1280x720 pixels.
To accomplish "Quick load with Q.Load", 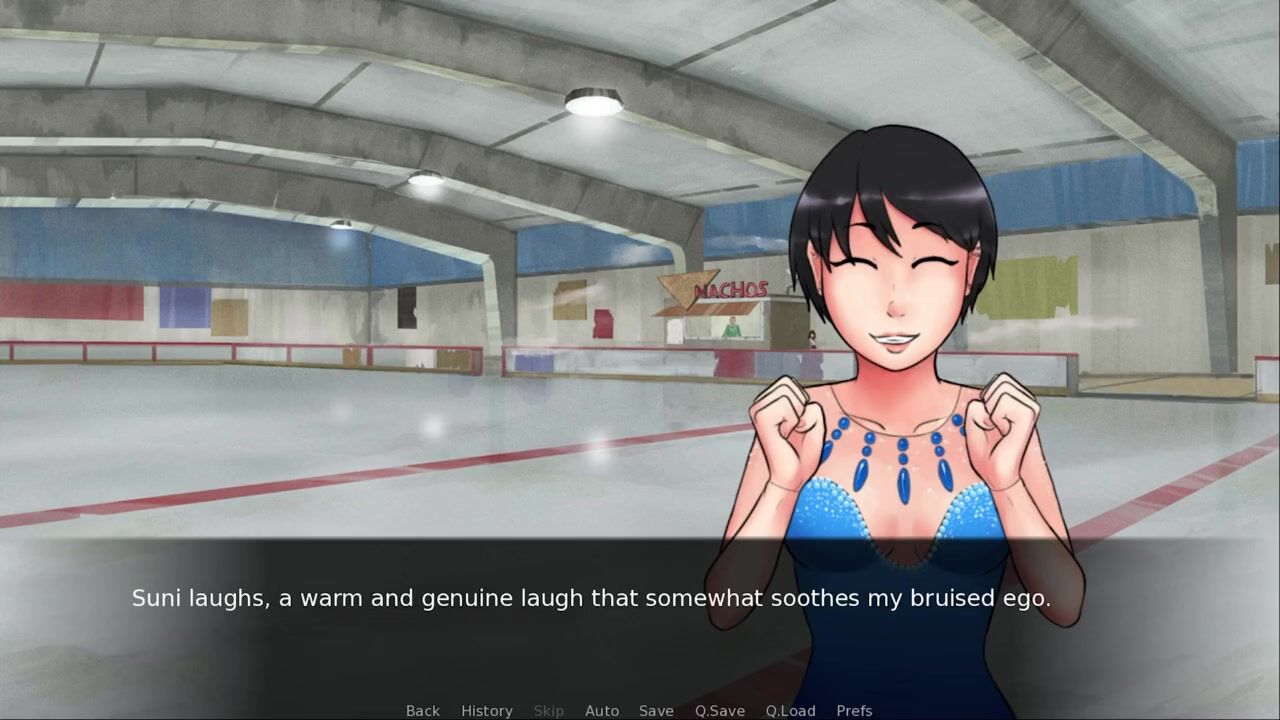I will (790, 710).
